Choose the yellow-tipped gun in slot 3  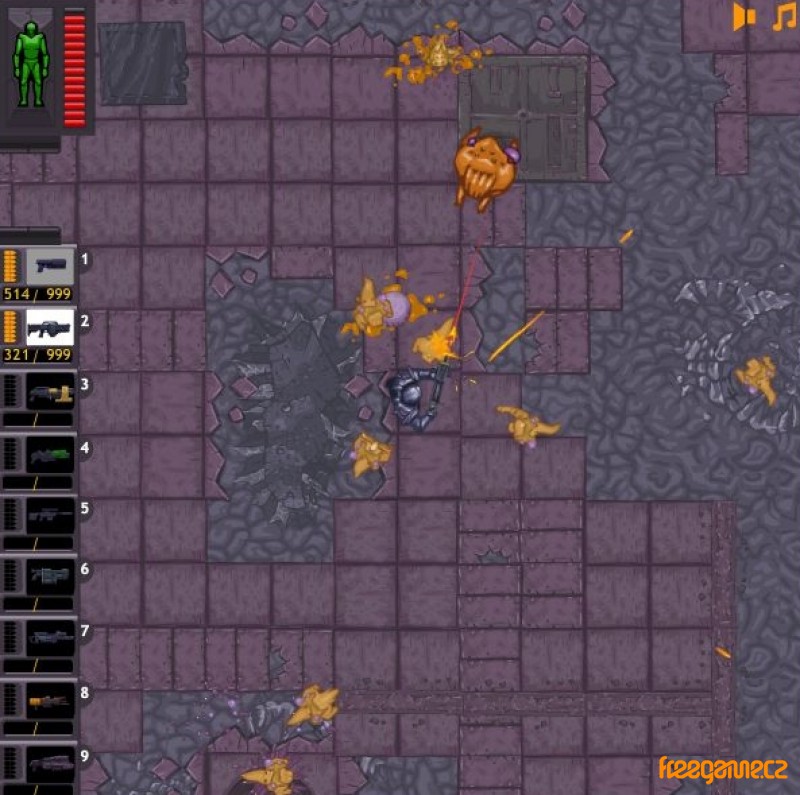50,391
